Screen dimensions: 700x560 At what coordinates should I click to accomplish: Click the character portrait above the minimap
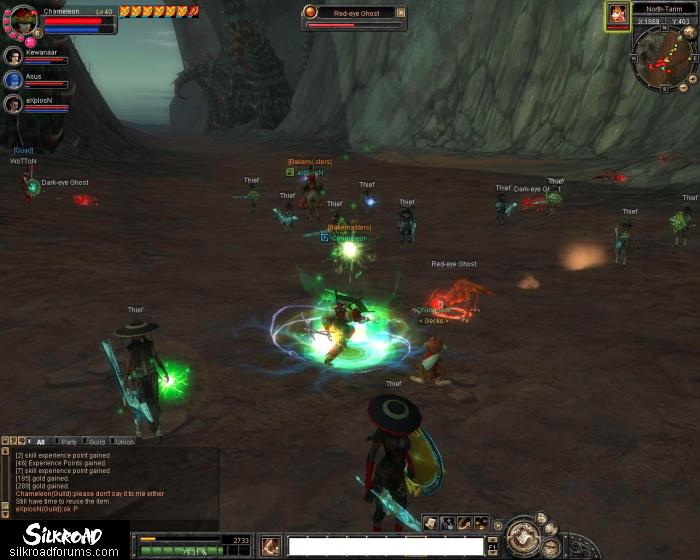point(617,14)
